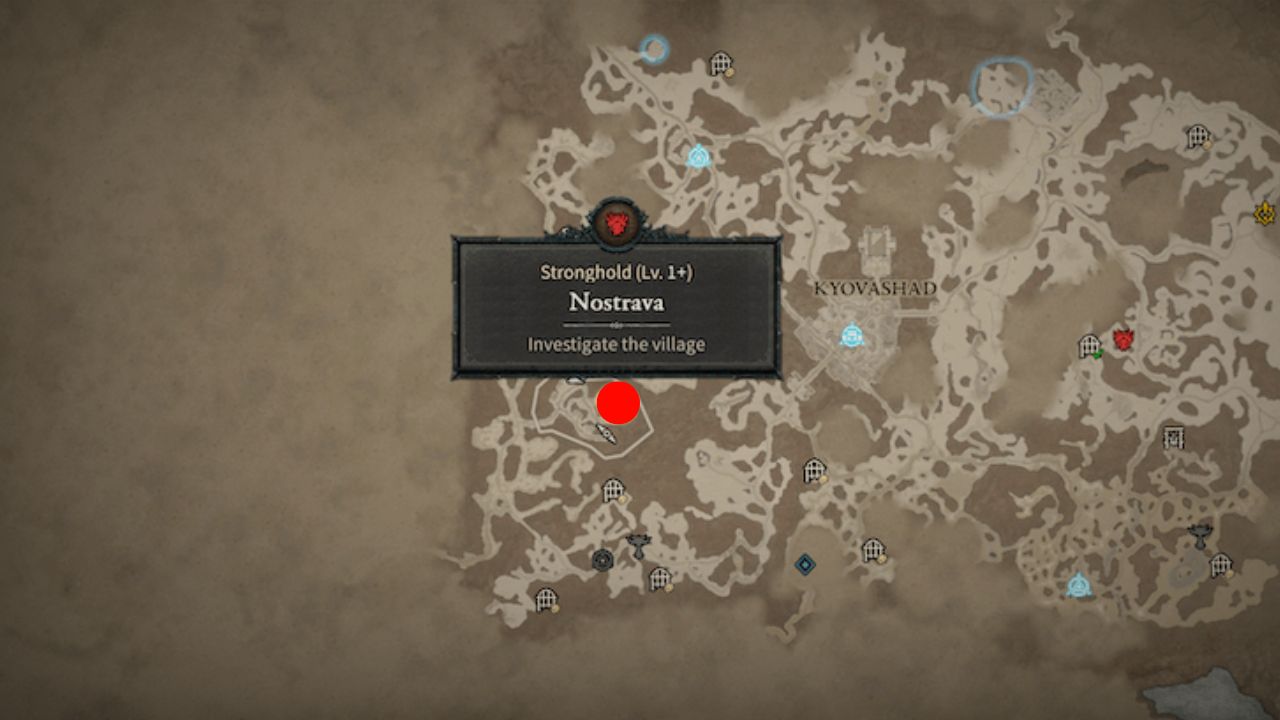Click the red player position dot on the map

[x=617, y=403]
